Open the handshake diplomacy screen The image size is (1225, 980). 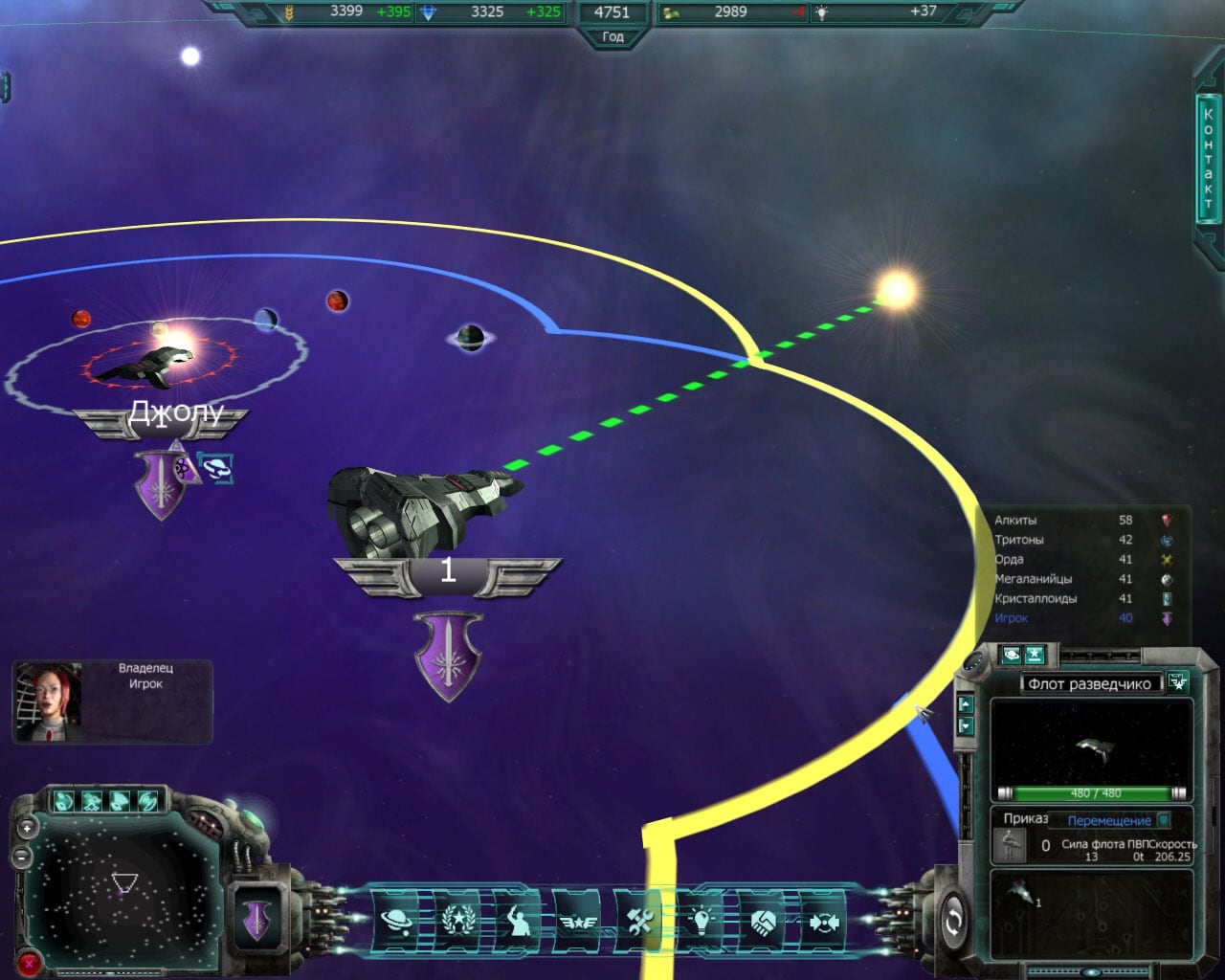point(763,921)
